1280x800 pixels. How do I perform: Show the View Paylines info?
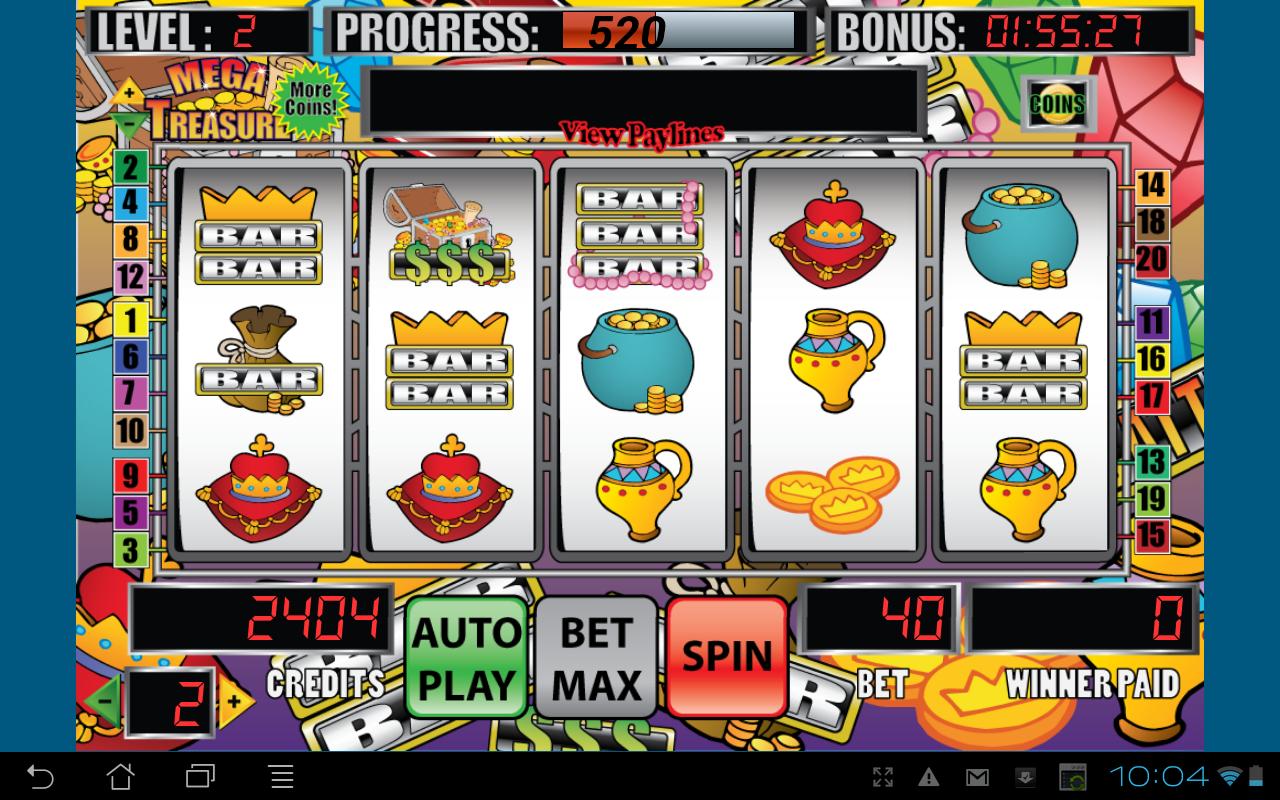pyautogui.click(x=641, y=133)
